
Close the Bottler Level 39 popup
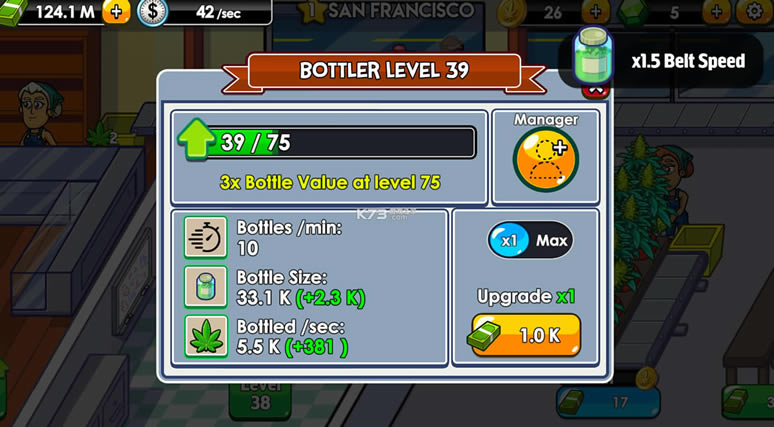pos(597,90)
